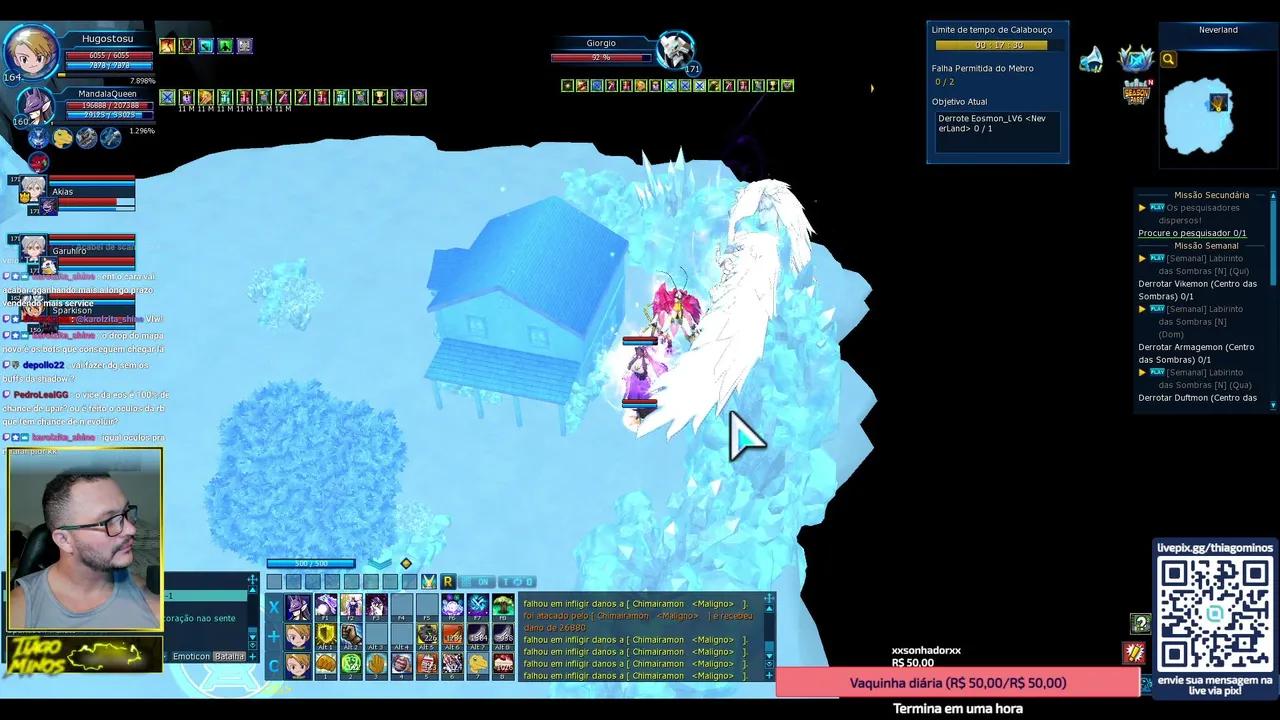Viewport: 1280px width, 720px height.
Task: Switch to the Batalha chat tab
Action: [229, 656]
